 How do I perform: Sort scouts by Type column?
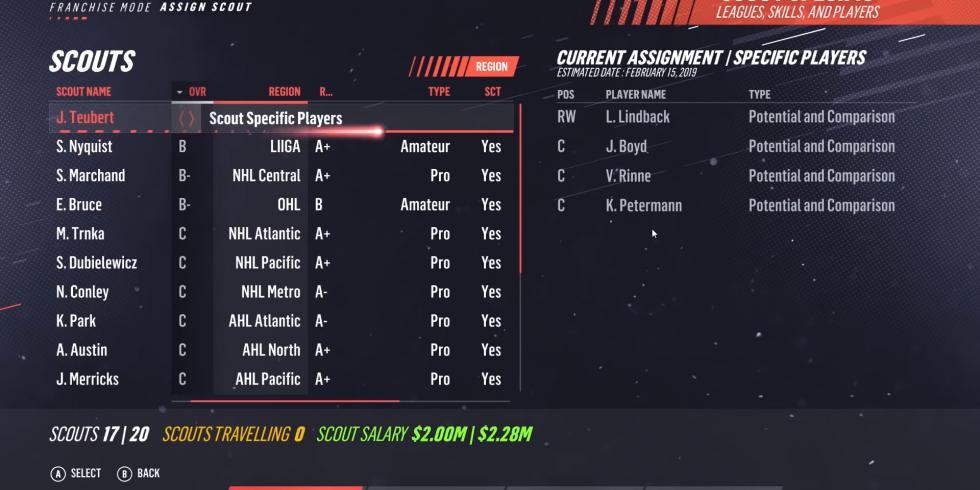(x=439, y=92)
